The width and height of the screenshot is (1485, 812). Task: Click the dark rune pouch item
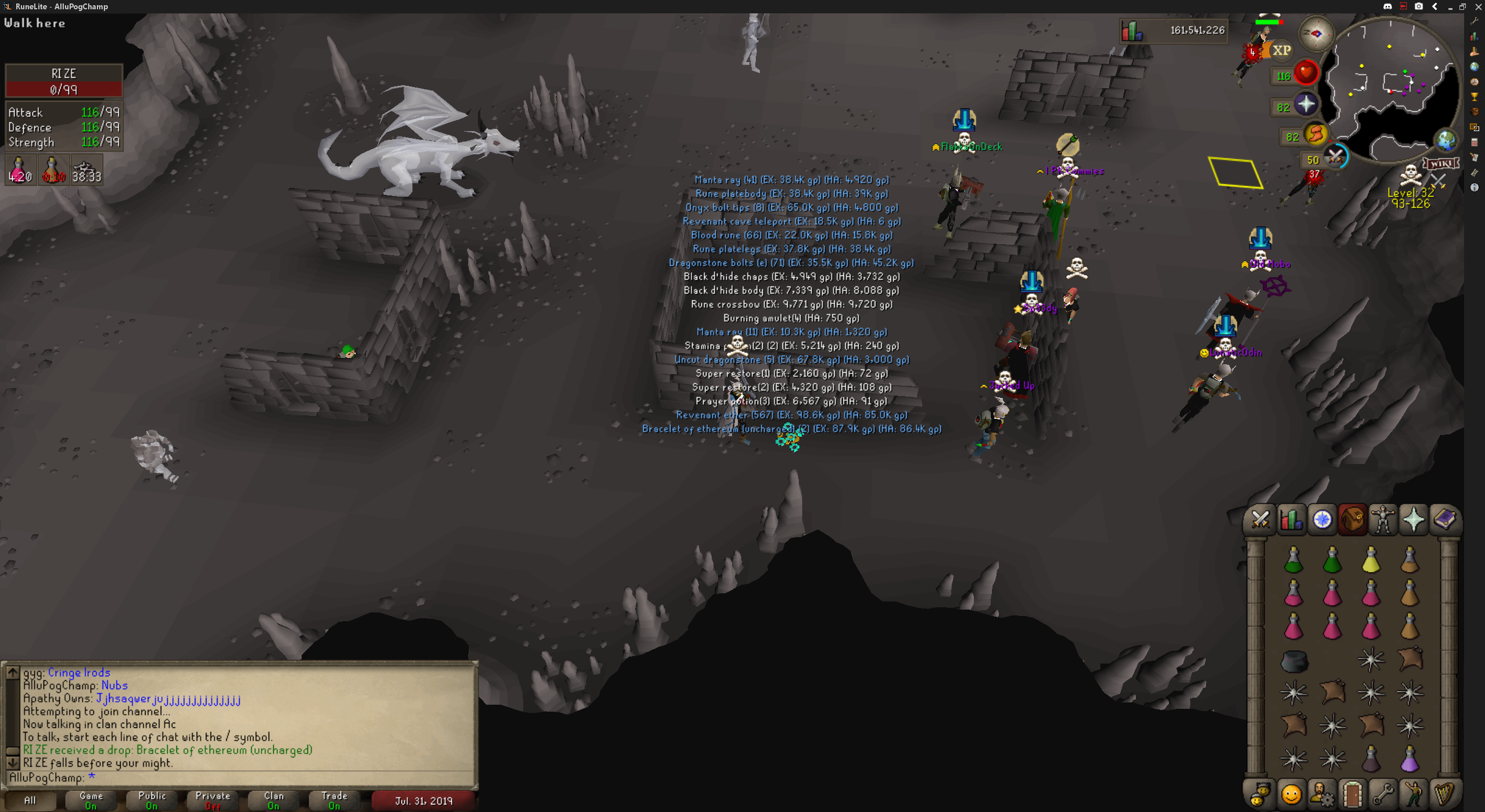coord(1294,660)
